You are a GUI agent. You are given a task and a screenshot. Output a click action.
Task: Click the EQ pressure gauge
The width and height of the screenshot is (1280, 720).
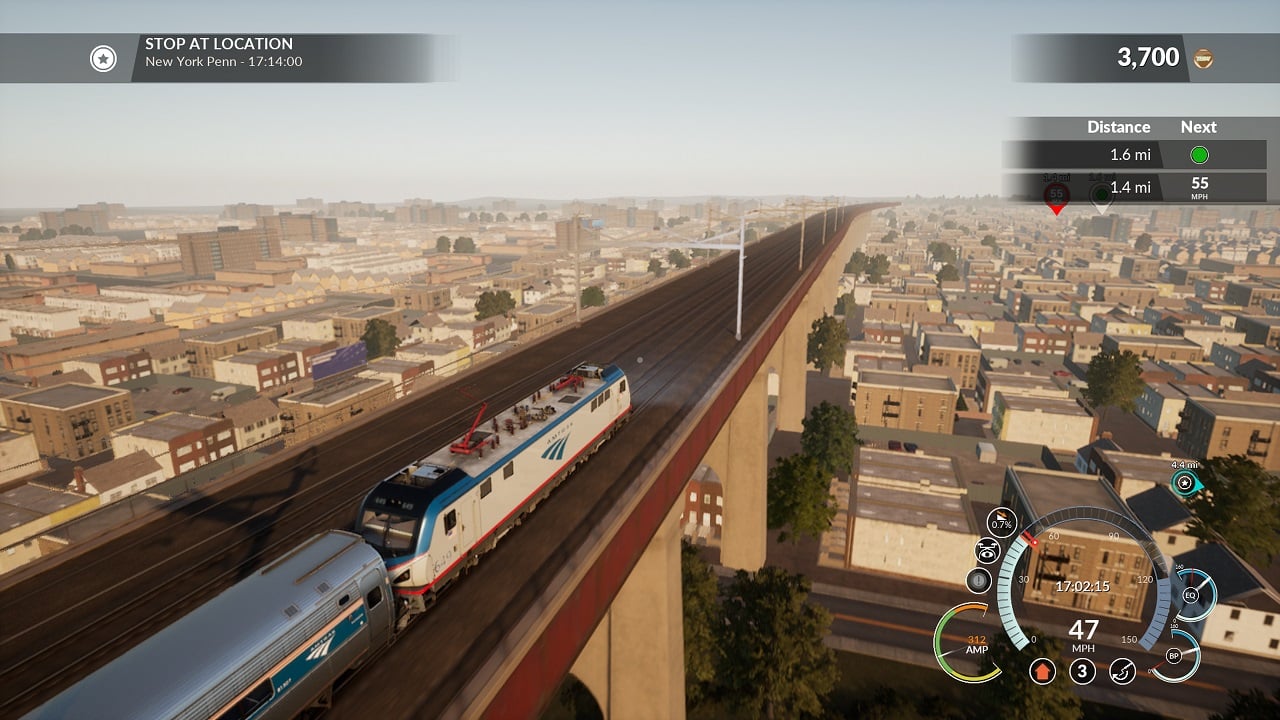pyautogui.click(x=1191, y=595)
